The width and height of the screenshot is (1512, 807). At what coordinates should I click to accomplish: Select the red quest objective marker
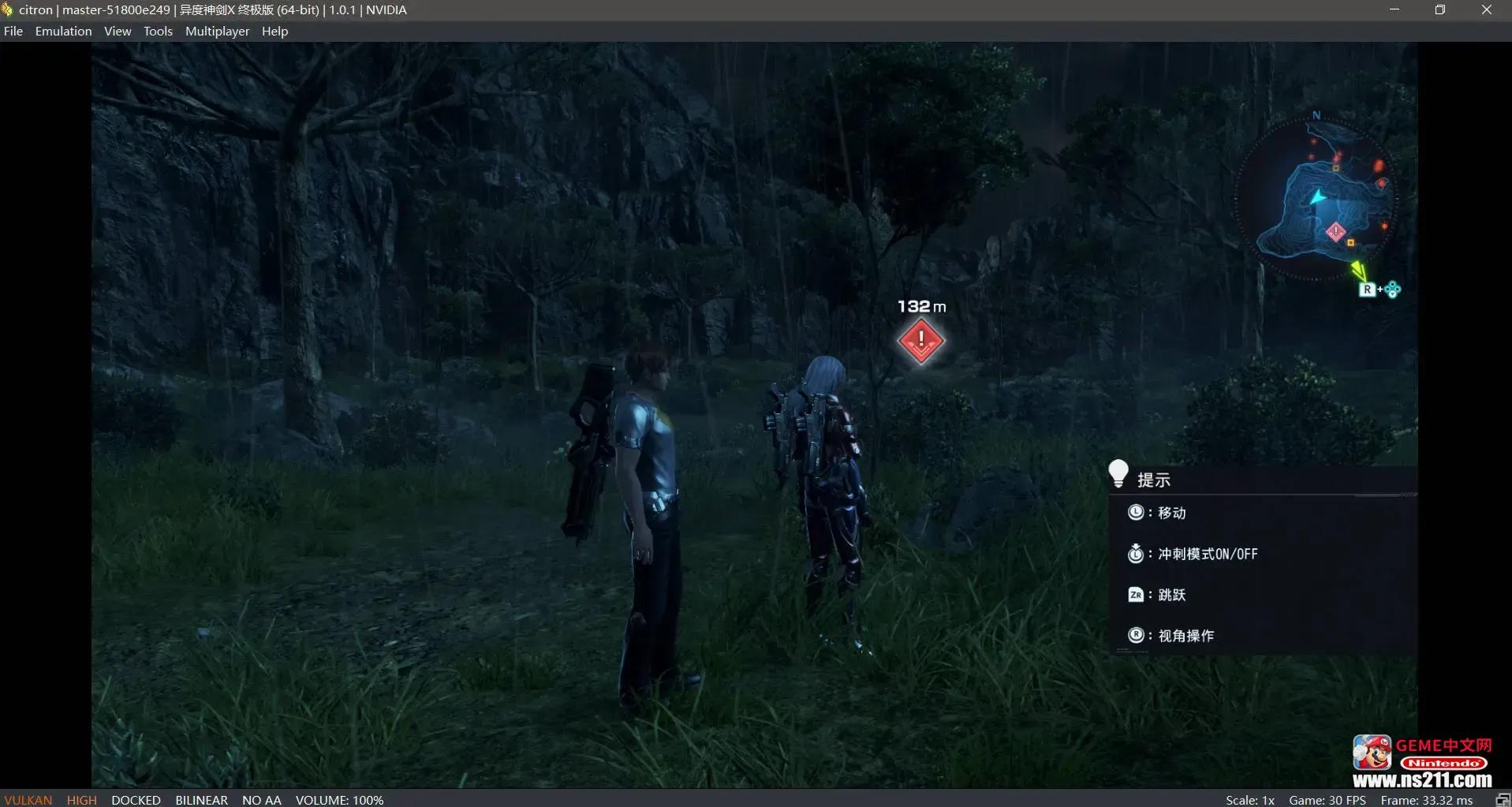click(x=920, y=341)
